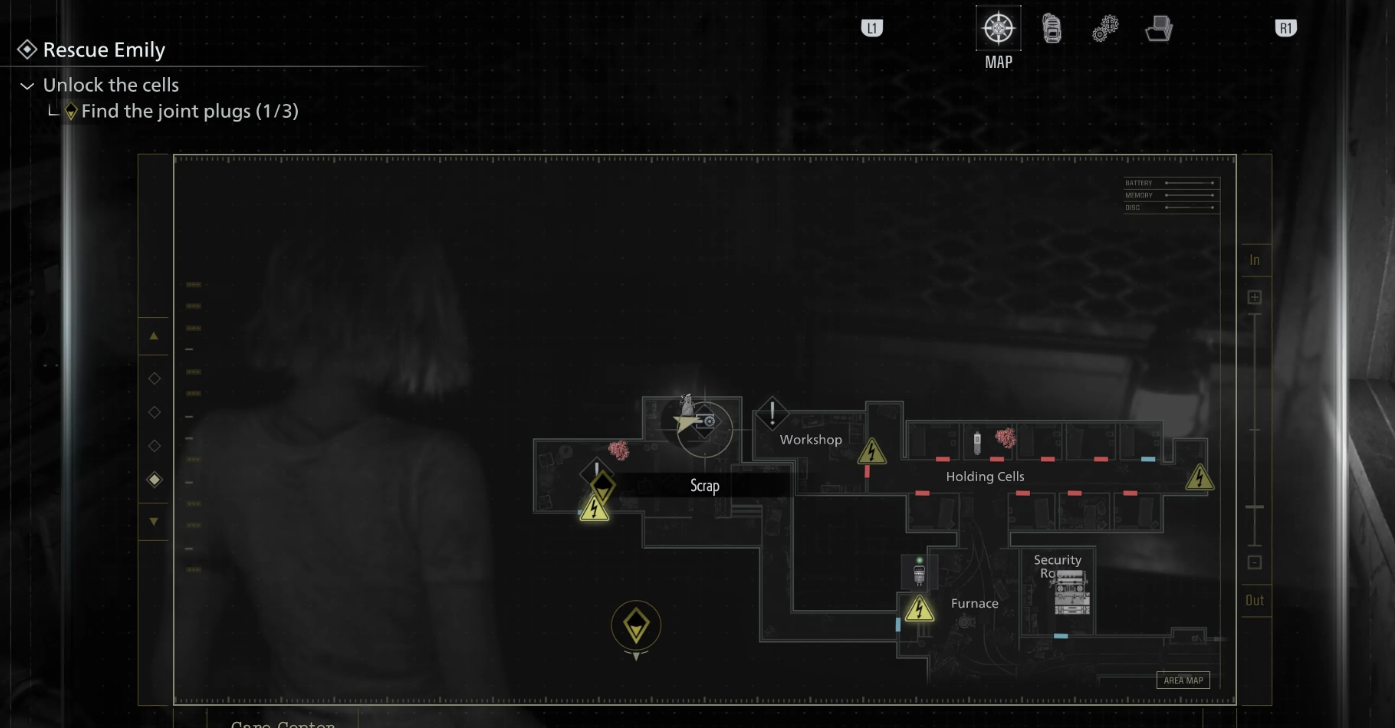Switch to the gears tab
The width and height of the screenshot is (1395, 728).
pos(1104,29)
